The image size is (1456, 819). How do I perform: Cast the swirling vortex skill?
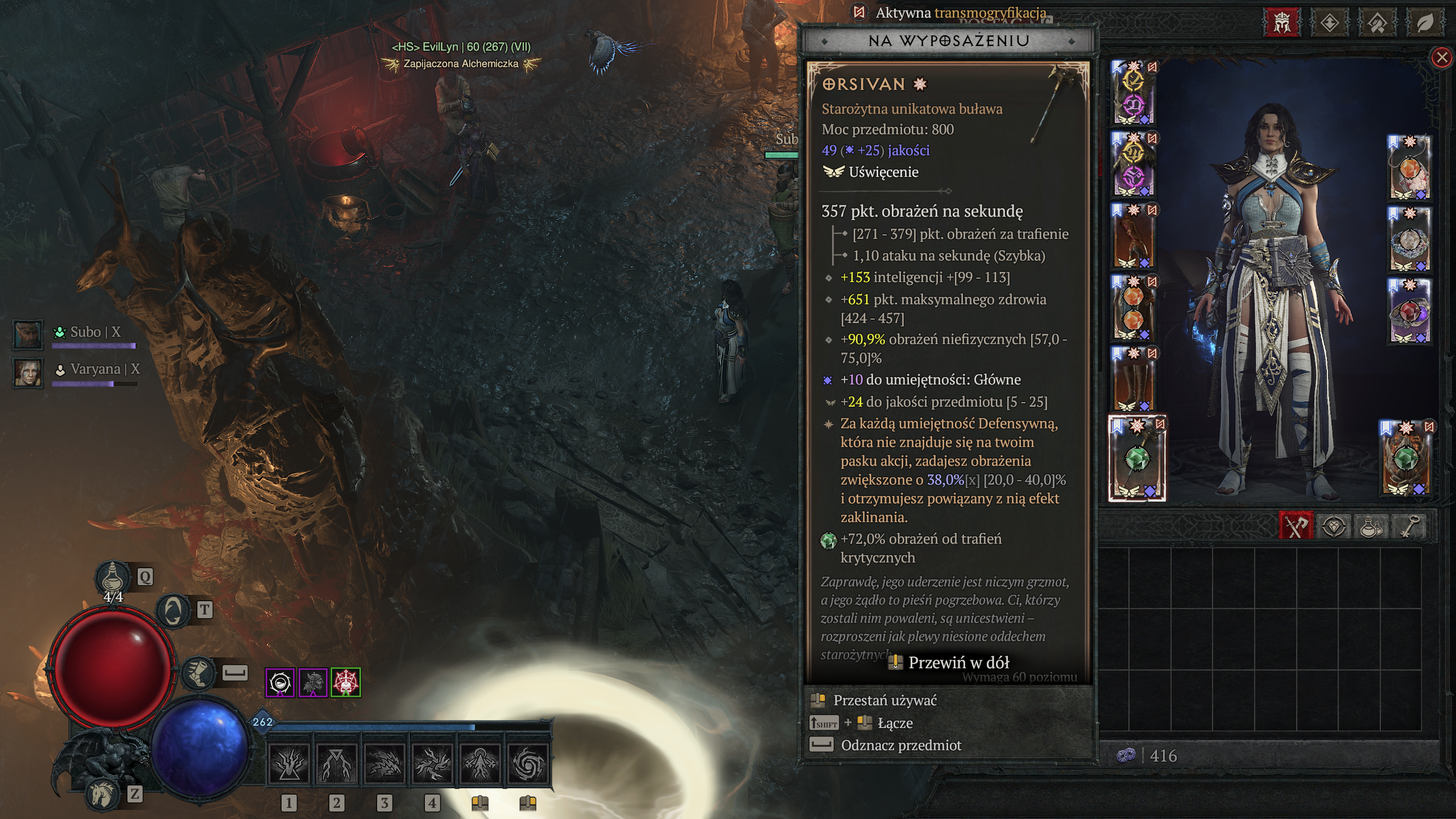[528, 763]
